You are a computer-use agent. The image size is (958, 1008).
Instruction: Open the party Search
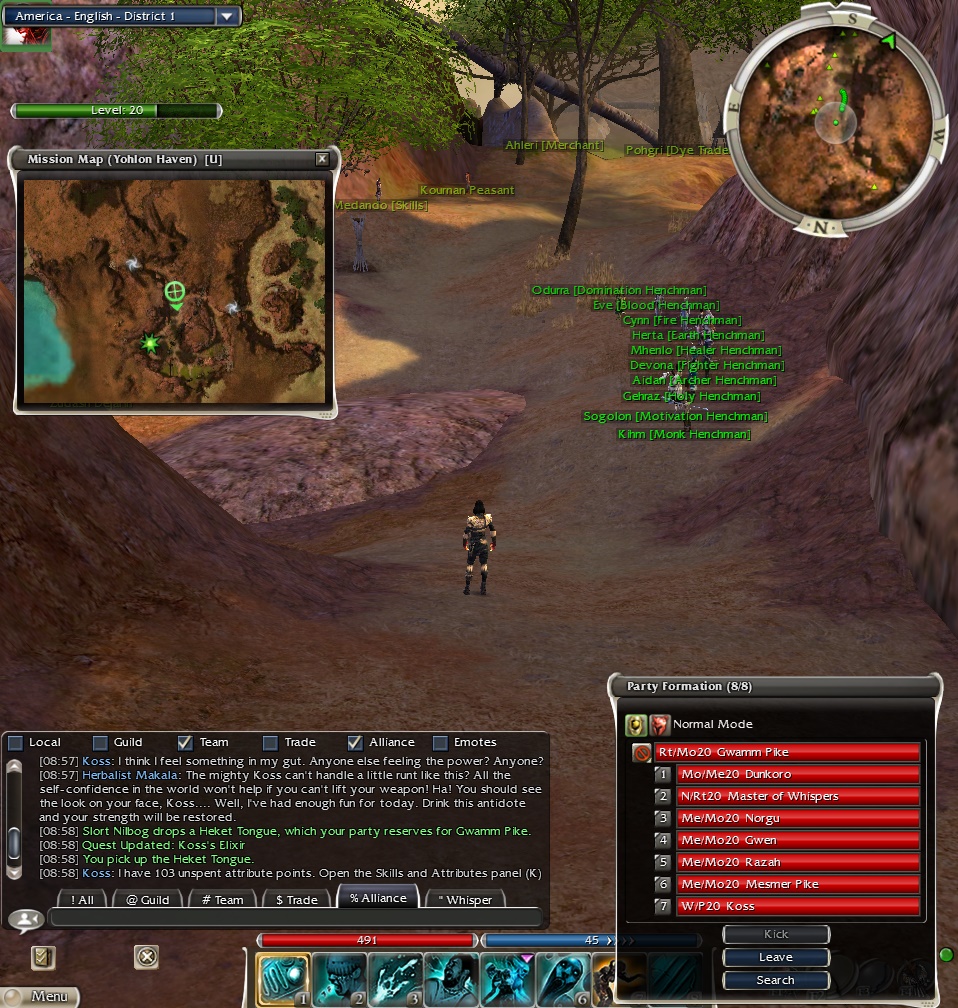click(x=776, y=980)
